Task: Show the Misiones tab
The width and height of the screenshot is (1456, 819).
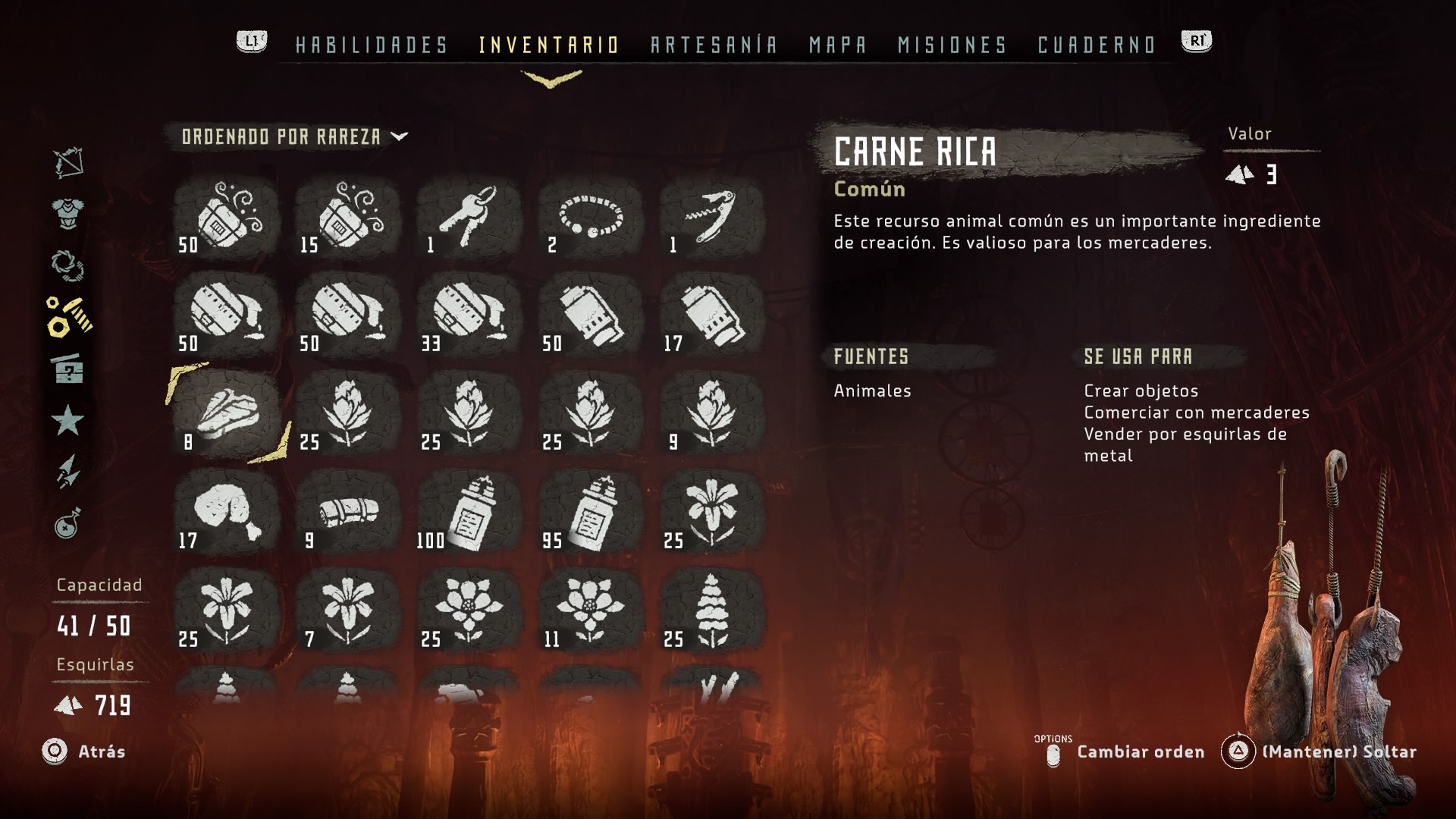Action: pyautogui.click(x=952, y=45)
